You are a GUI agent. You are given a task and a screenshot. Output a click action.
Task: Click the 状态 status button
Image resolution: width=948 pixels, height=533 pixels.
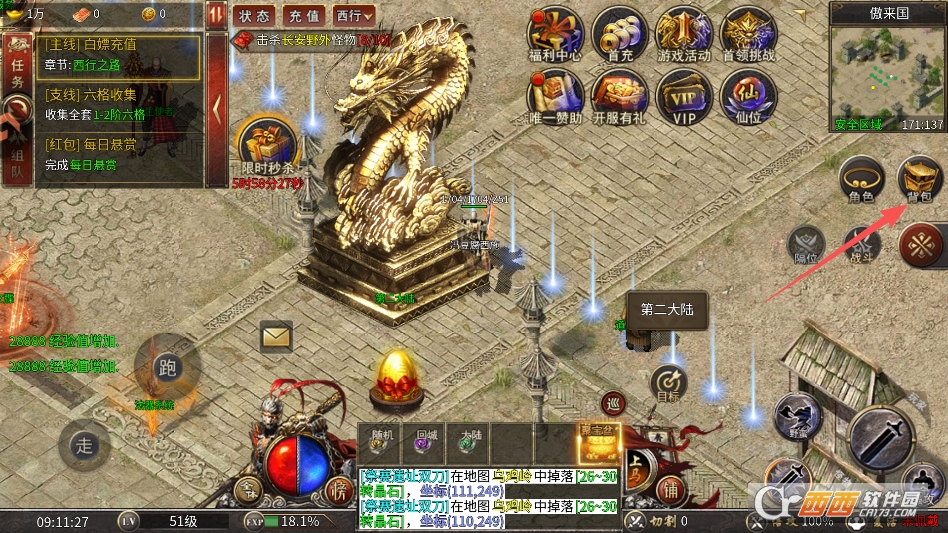(255, 16)
